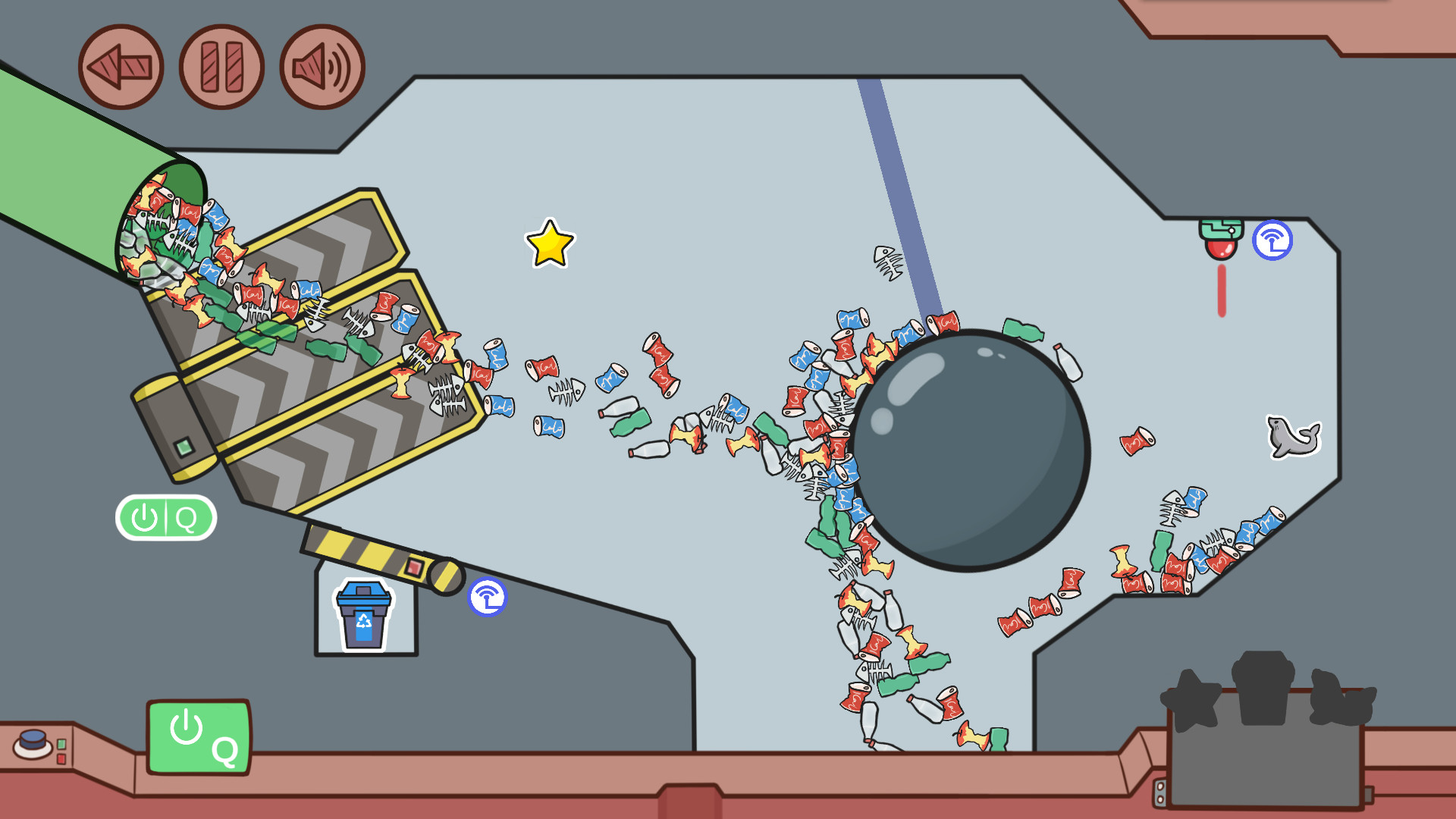
Task: Click the signal icon near the conveyor barrier
Action: pos(488,597)
